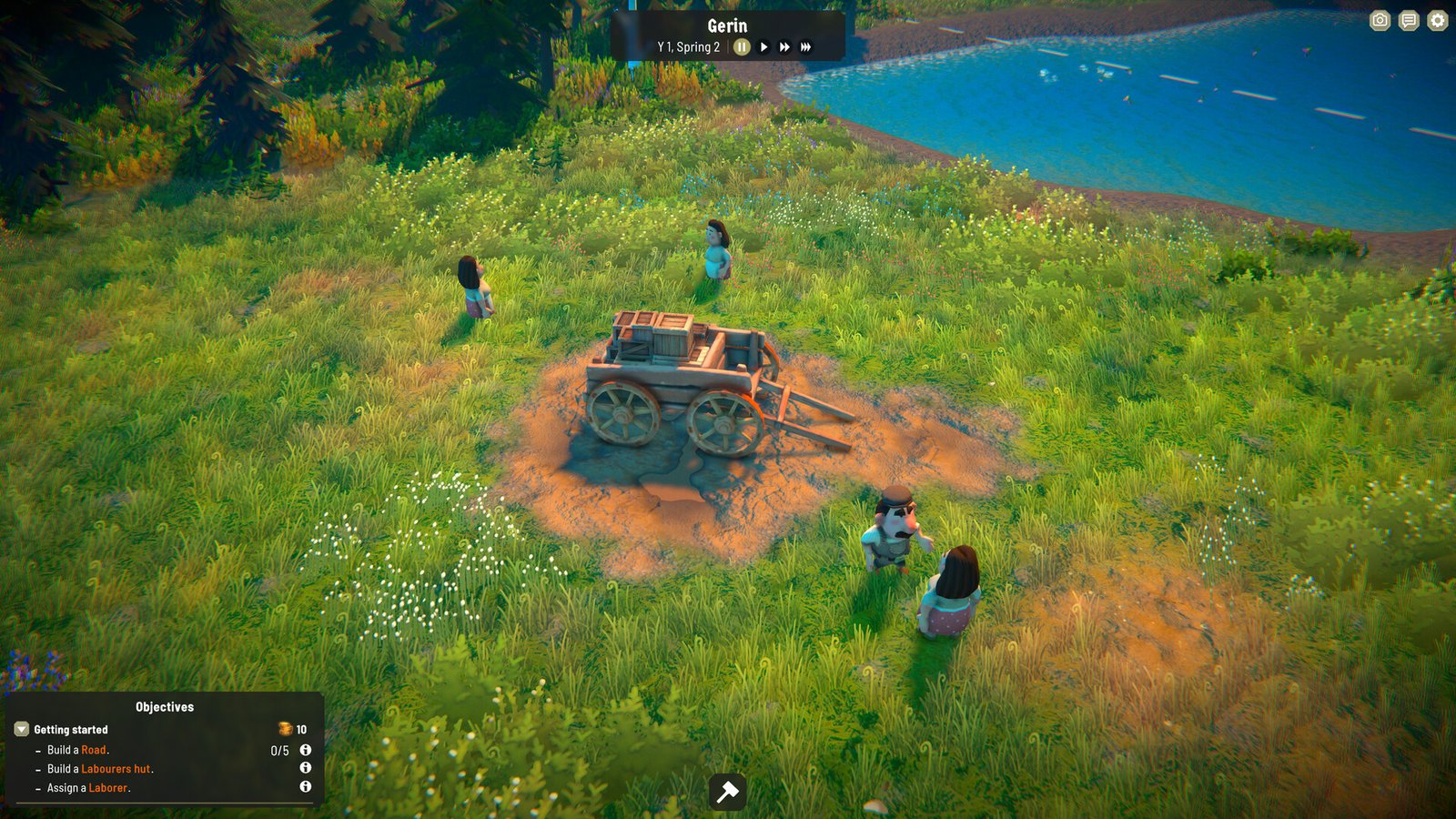Pause the game time
Image resolution: width=1456 pixels, height=819 pixels.
point(742,47)
